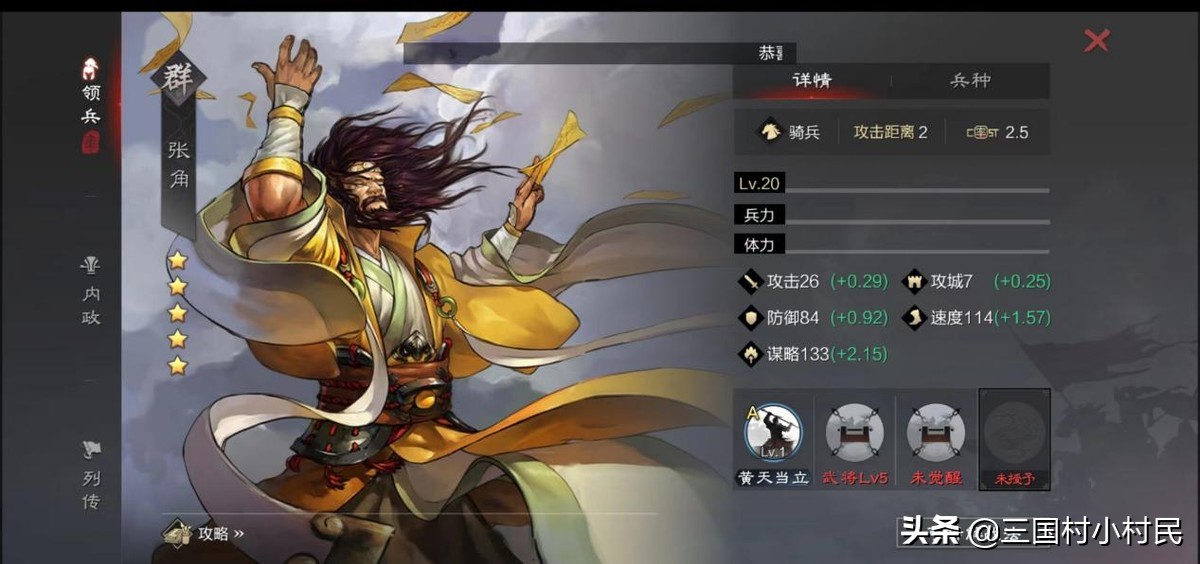
Task: Select the locked 武将Lv5 skill slot
Action: (854, 434)
